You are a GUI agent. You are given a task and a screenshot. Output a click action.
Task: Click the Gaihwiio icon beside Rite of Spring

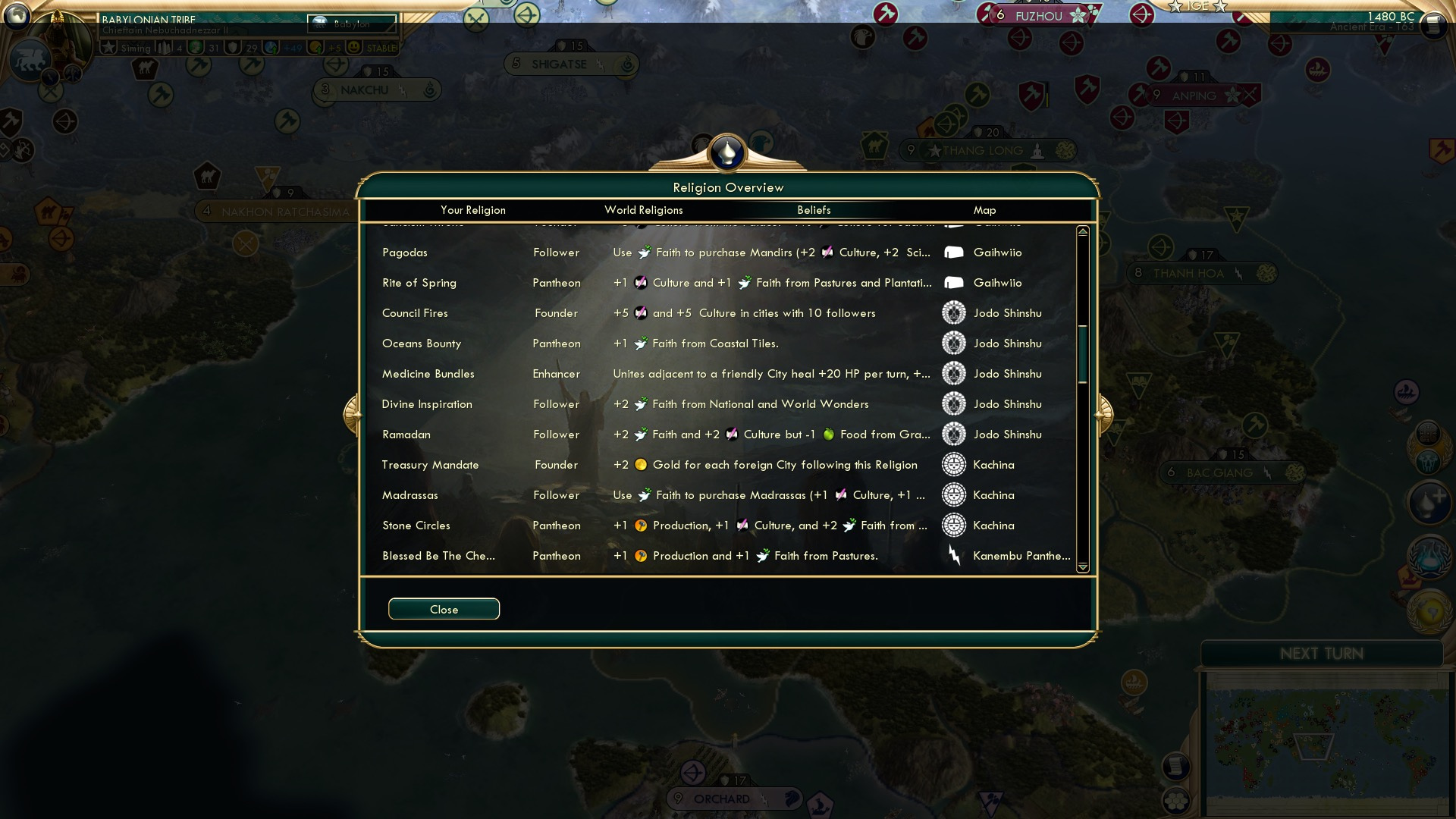pos(953,282)
